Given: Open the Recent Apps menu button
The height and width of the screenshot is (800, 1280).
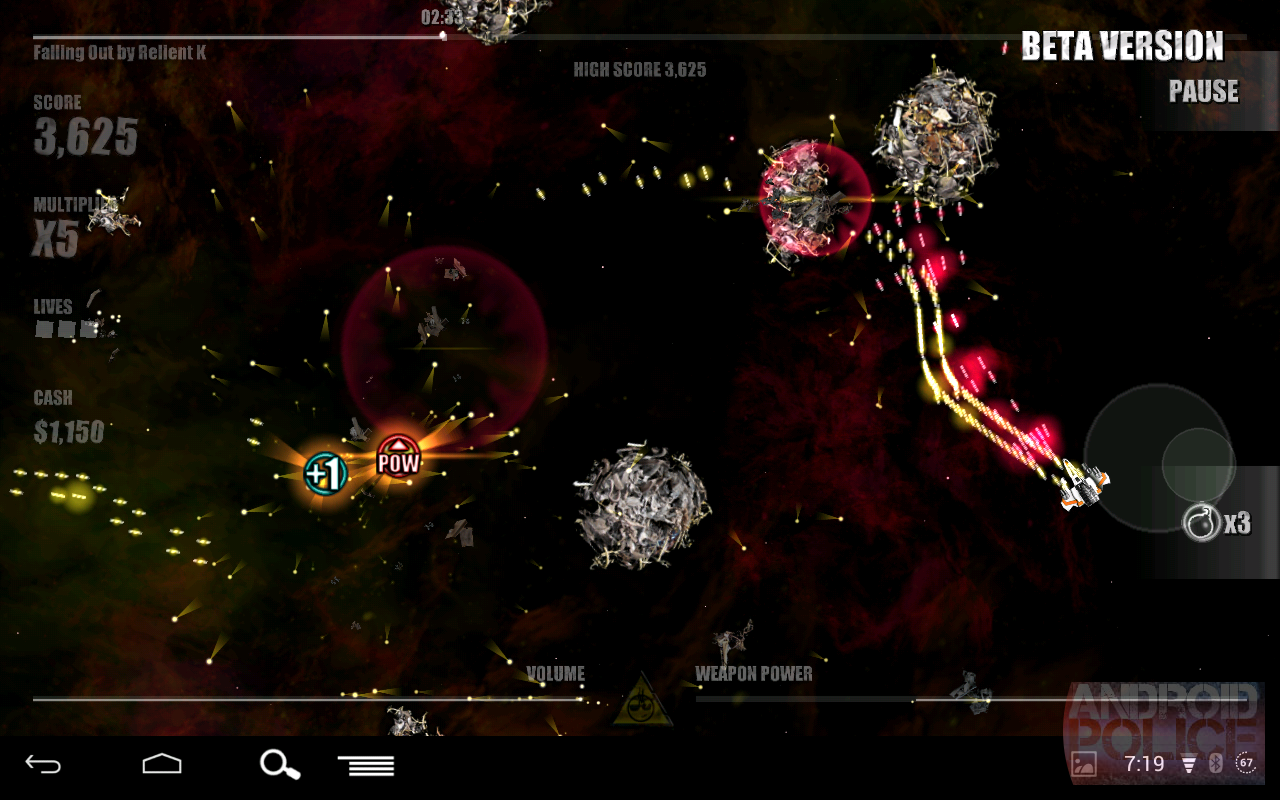Looking at the screenshot, I should [365, 765].
